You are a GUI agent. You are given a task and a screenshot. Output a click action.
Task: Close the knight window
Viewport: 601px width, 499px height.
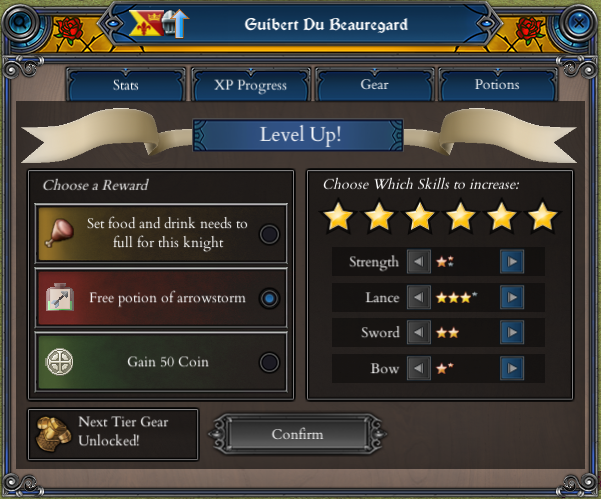577,19
